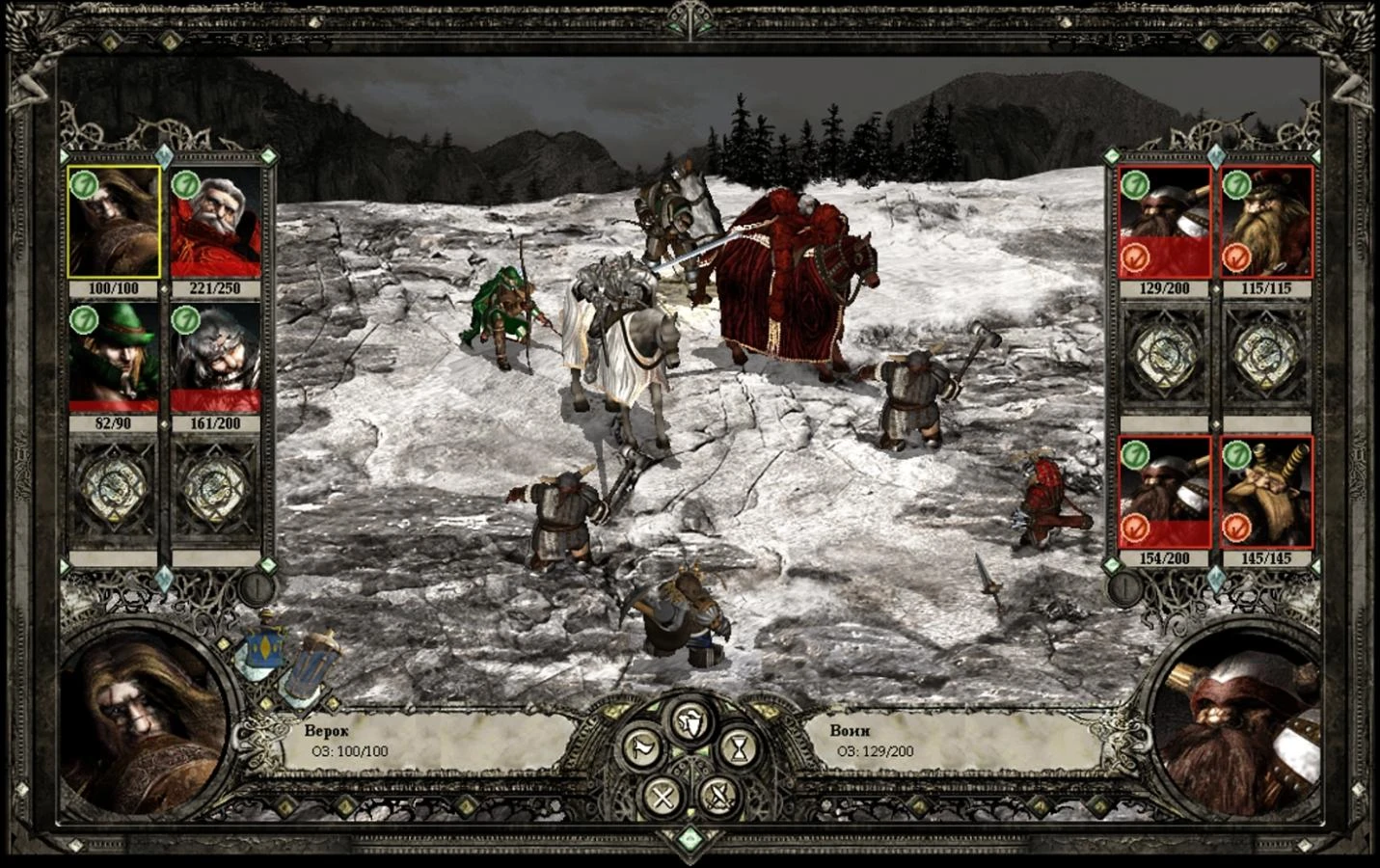Select the hourglass wait action
Screen dimensions: 1380x868
point(739,749)
